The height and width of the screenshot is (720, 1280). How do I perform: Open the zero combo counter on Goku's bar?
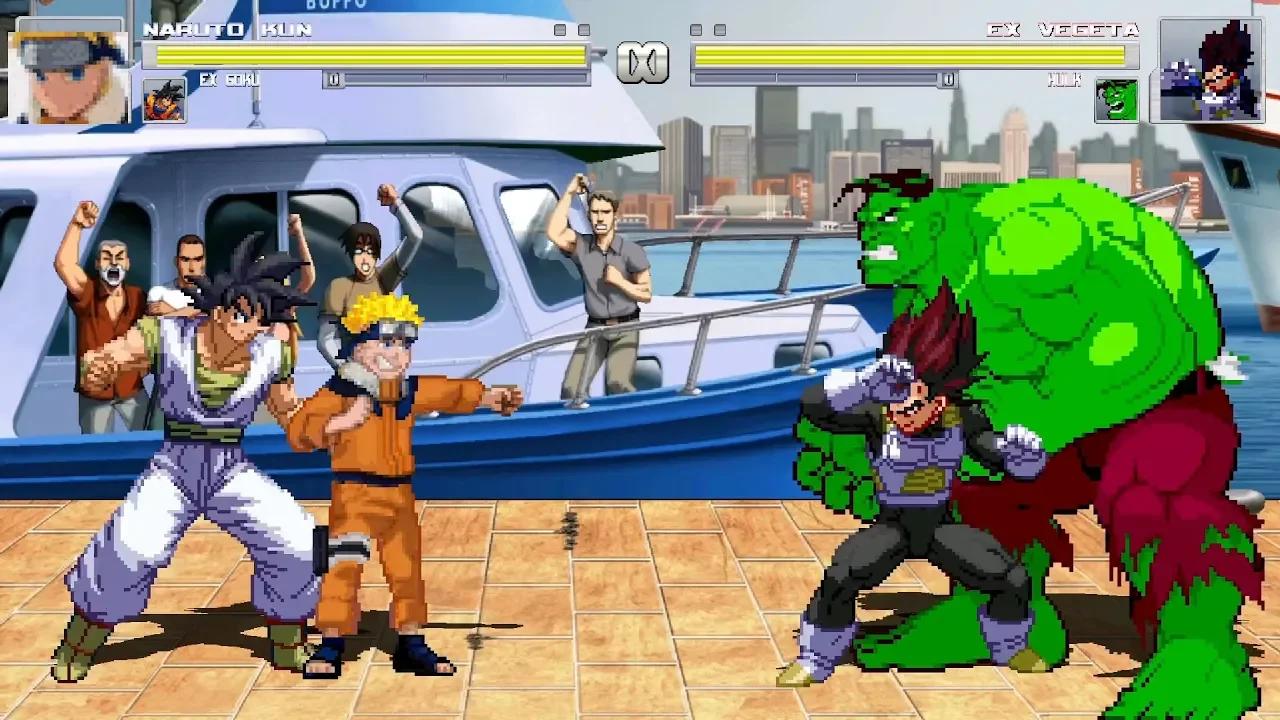click(x=335, y=77)
